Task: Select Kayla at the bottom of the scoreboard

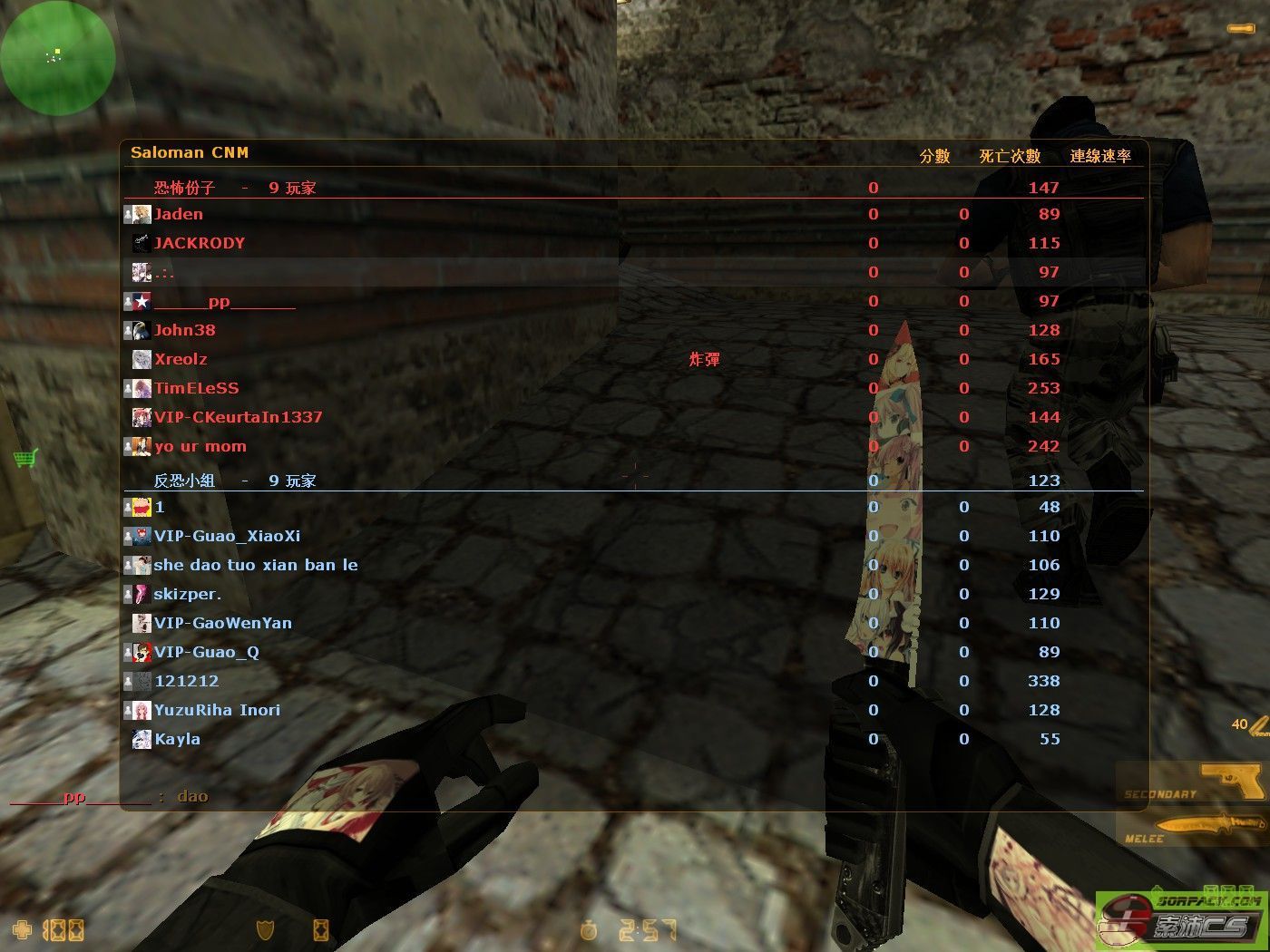Action: (x=177, y=740)
